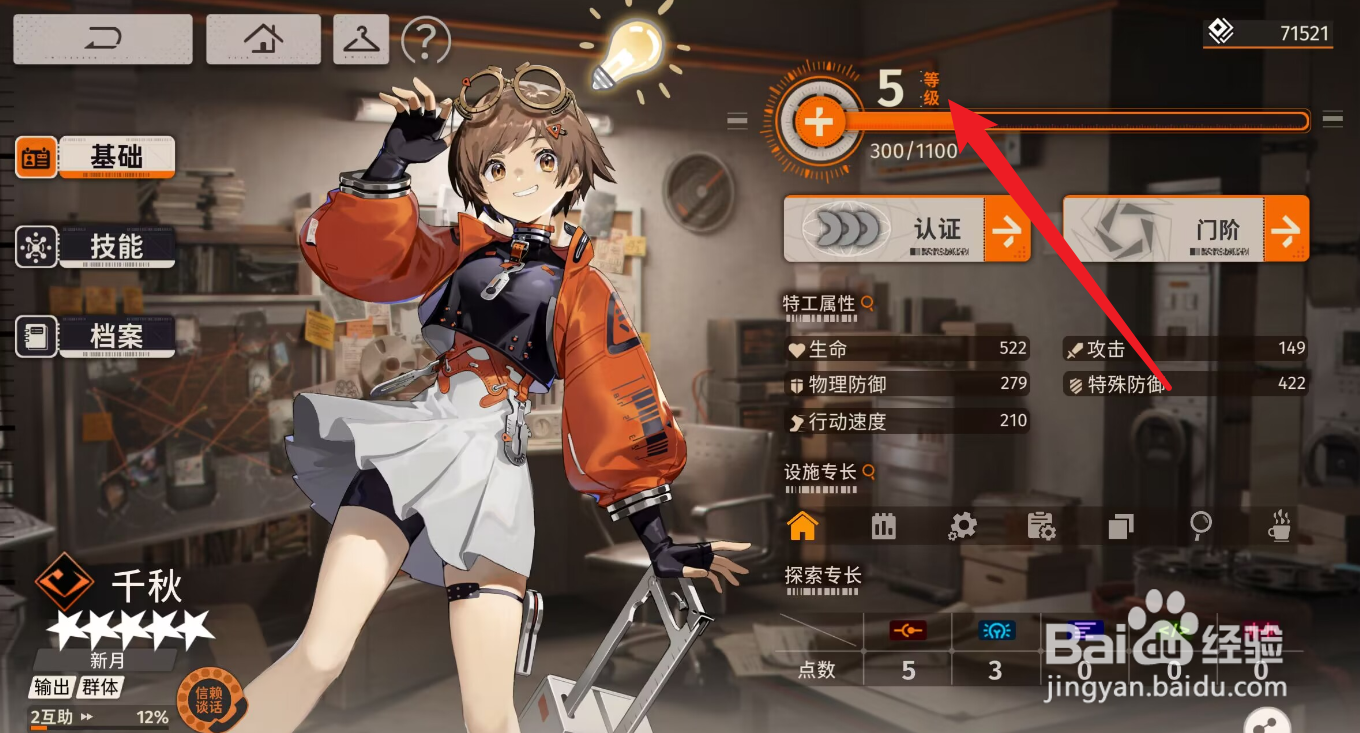The width and height of the screenshot is (1360, 733).
Task: Open the 门阶 panel
Action: (x=1185, y=230)
